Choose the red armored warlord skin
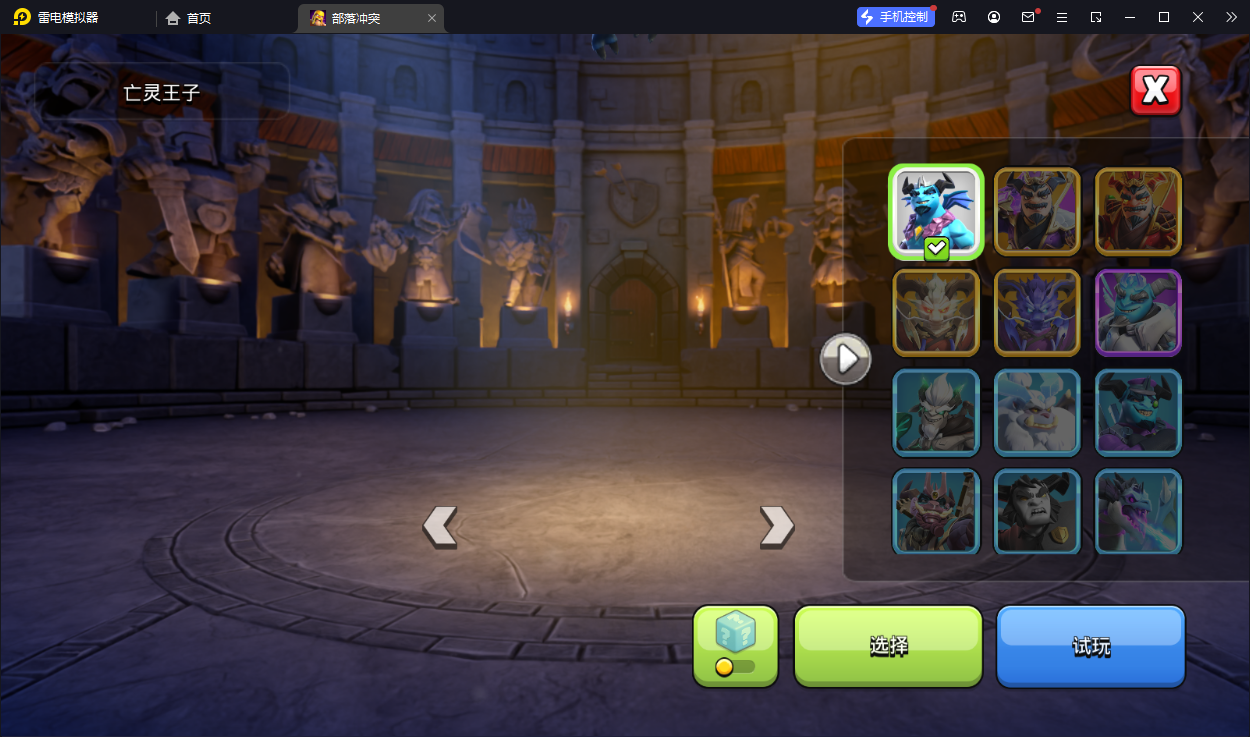1250x737 pixels. 1138,211
